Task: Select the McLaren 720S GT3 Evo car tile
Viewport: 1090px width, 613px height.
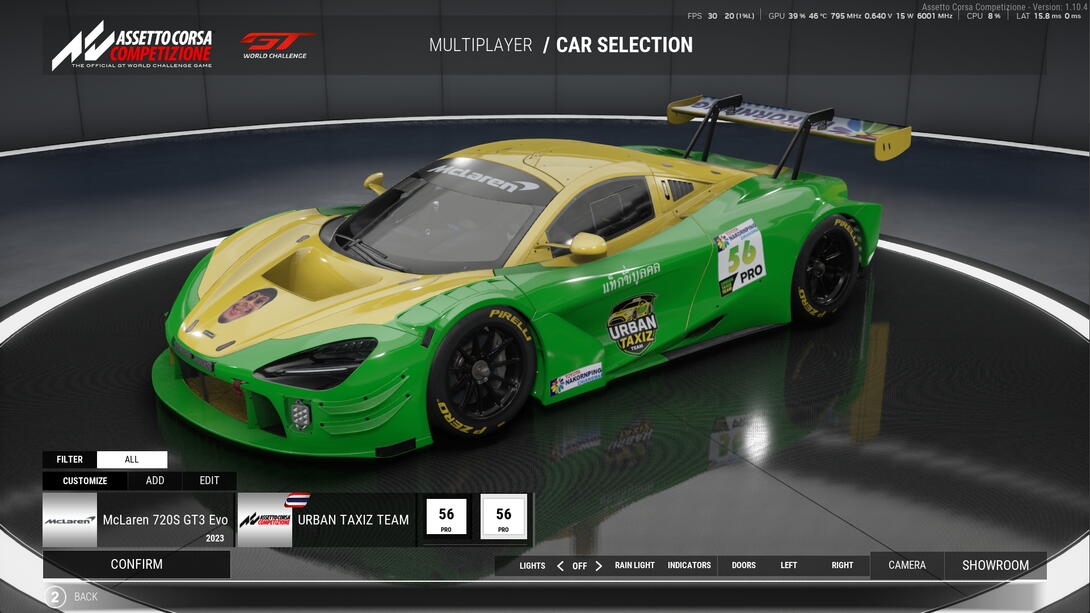Action: pos(138,520)
